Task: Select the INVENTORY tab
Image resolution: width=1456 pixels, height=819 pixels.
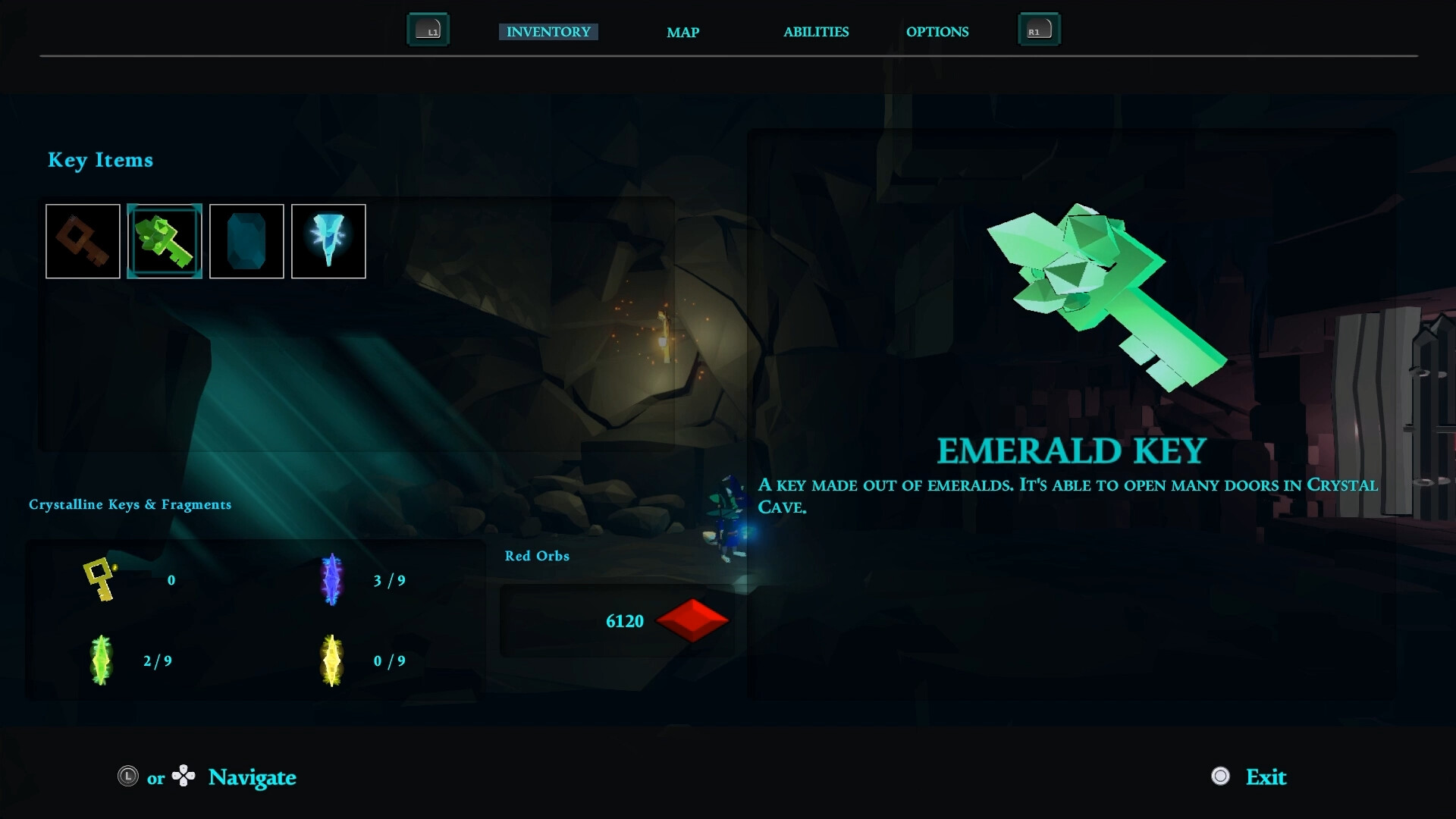Action: 548,32
